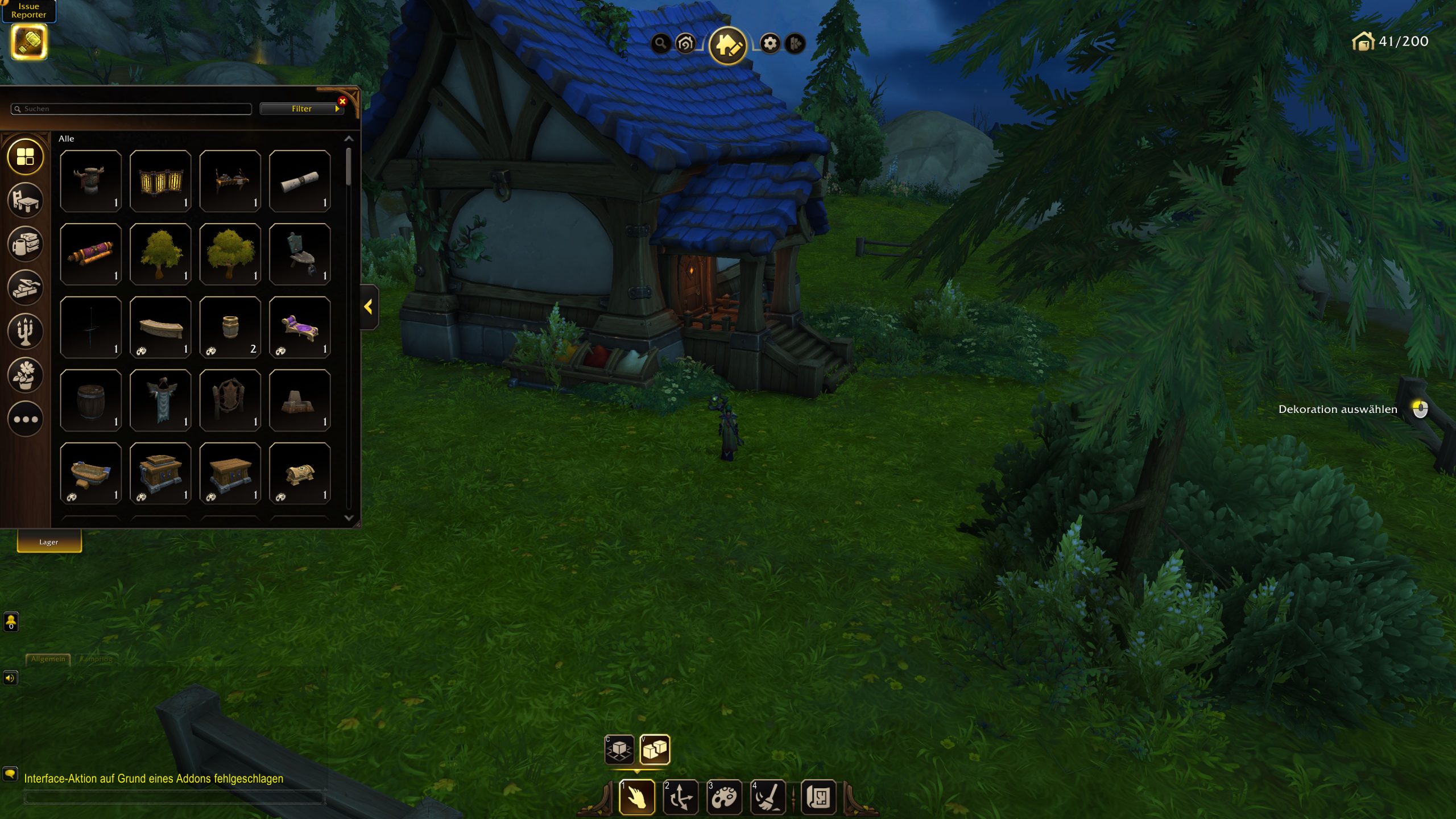The height and width of the screenshot is (819, 1456).
Task: Select the broom cleanup tool
Action: (x=768, y=797)
